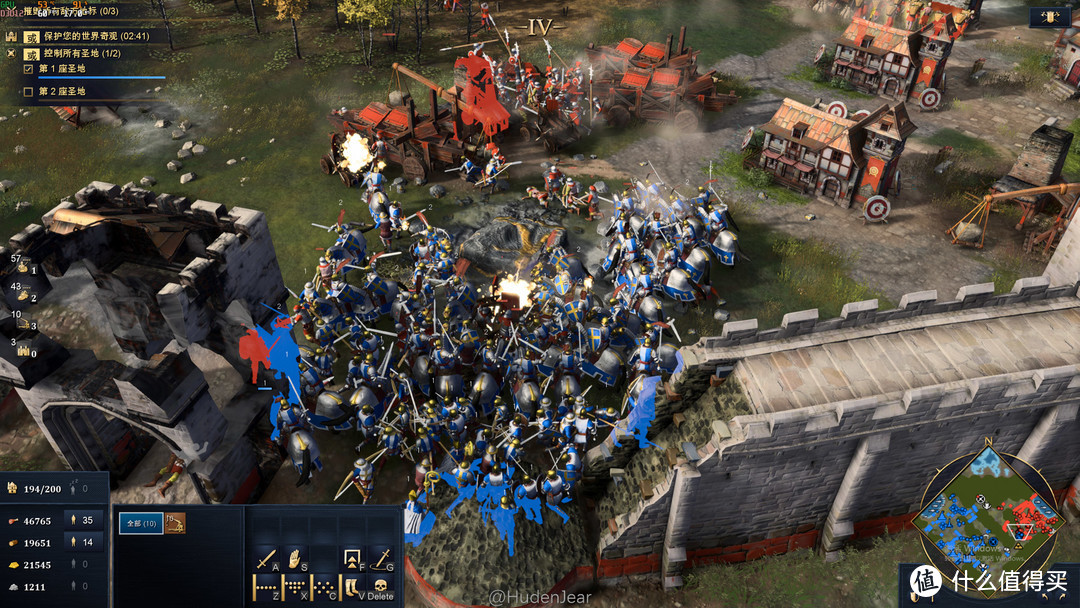Set the staggered formation
The width and height of the screenshot is (1080, 608).
[324, 587]
